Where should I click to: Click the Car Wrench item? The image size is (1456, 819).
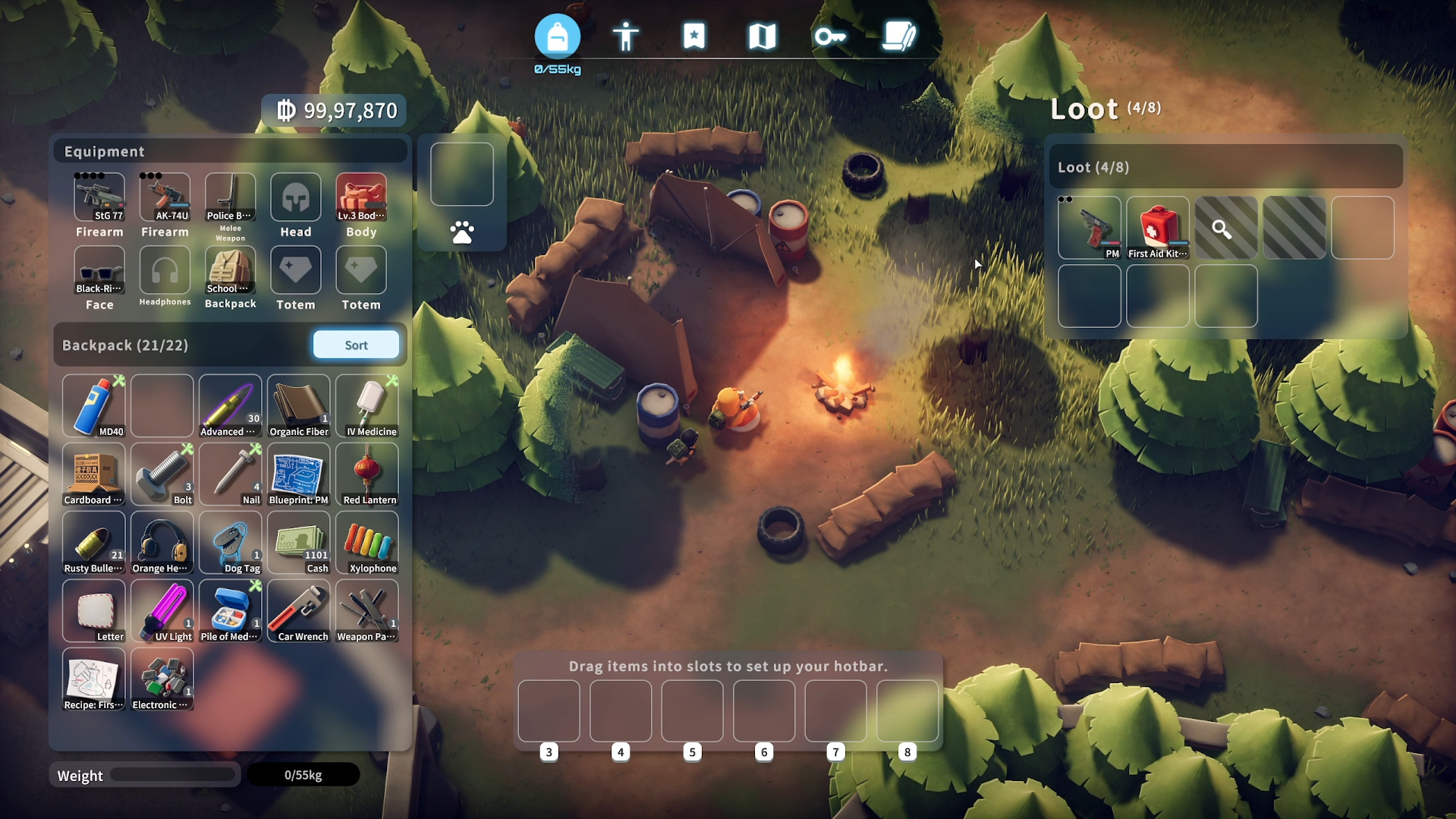(299, 610)
